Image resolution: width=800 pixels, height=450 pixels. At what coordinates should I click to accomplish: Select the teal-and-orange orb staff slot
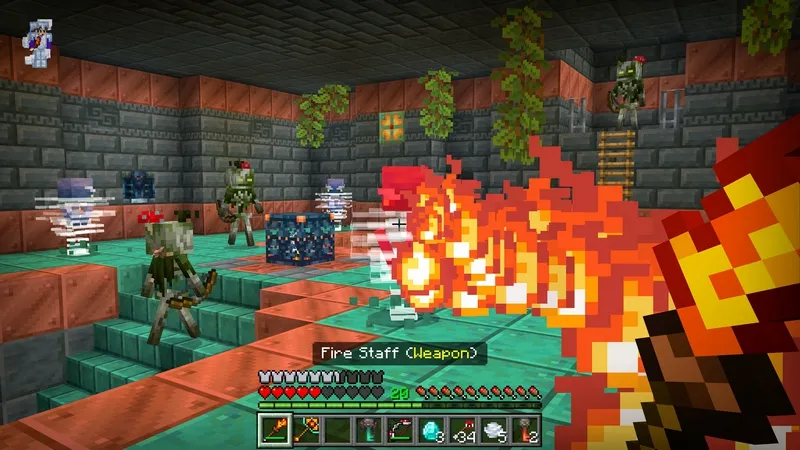[305, 431]
